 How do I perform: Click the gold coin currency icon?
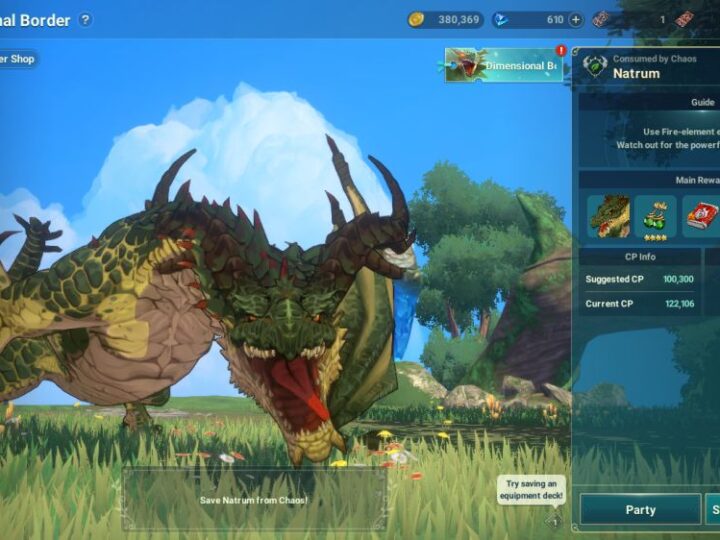click(417, 19)
